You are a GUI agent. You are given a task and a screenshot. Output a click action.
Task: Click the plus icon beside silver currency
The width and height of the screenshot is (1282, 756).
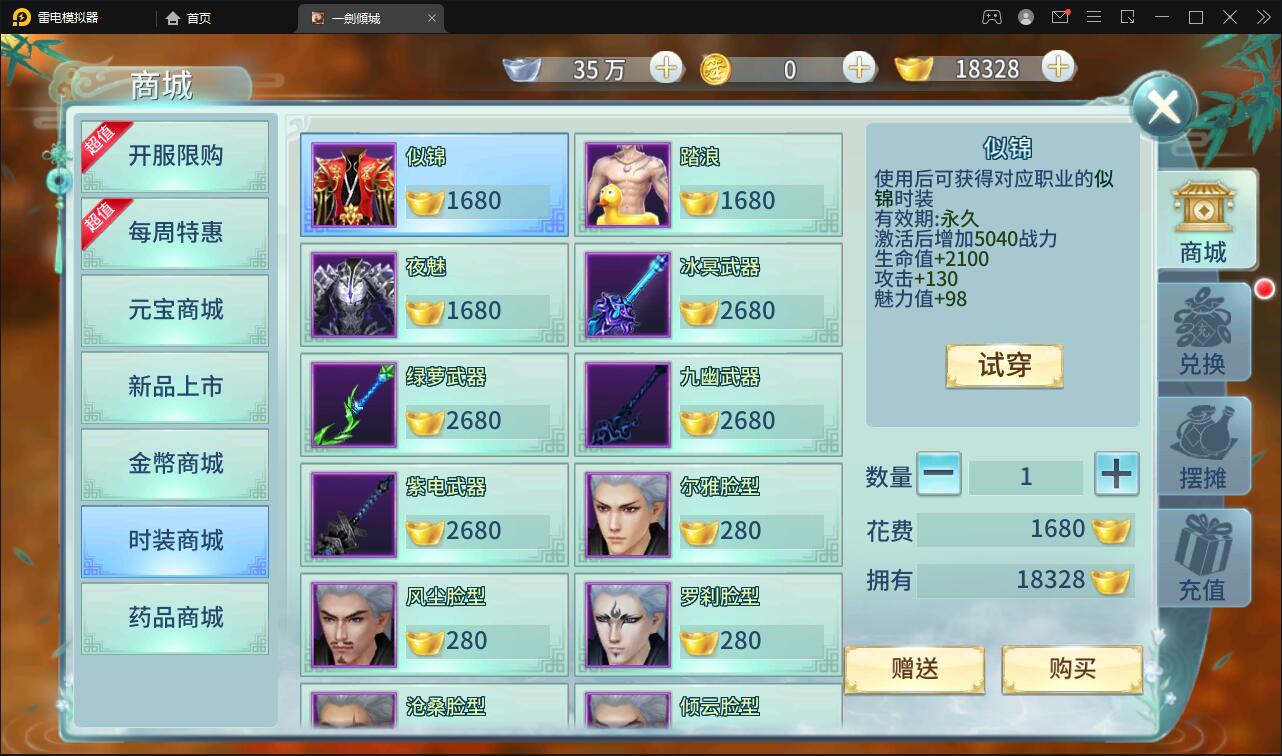point(666,68)
